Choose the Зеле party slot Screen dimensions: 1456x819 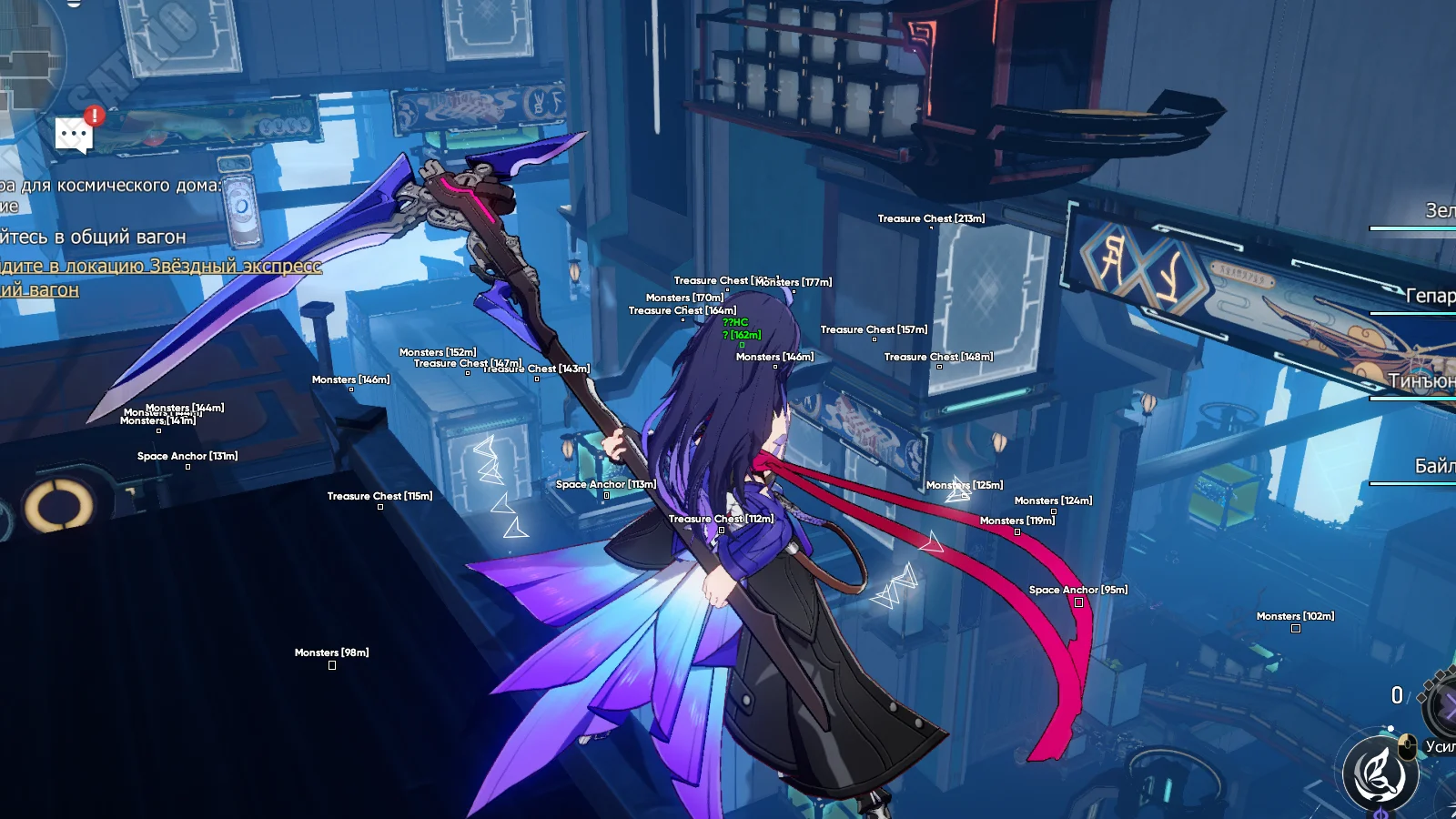1438,211
